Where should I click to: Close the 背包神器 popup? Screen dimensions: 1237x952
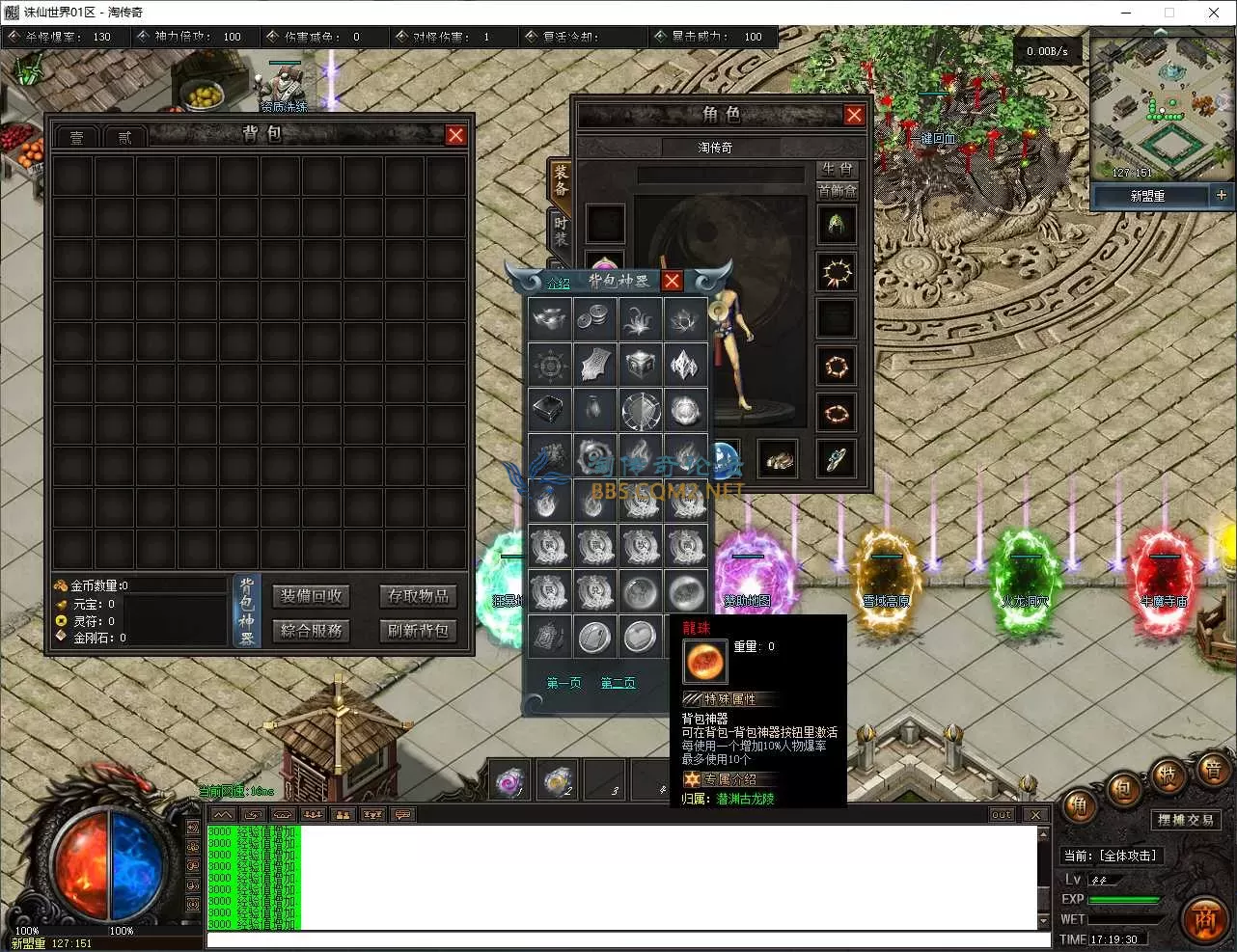coord(672,281)
